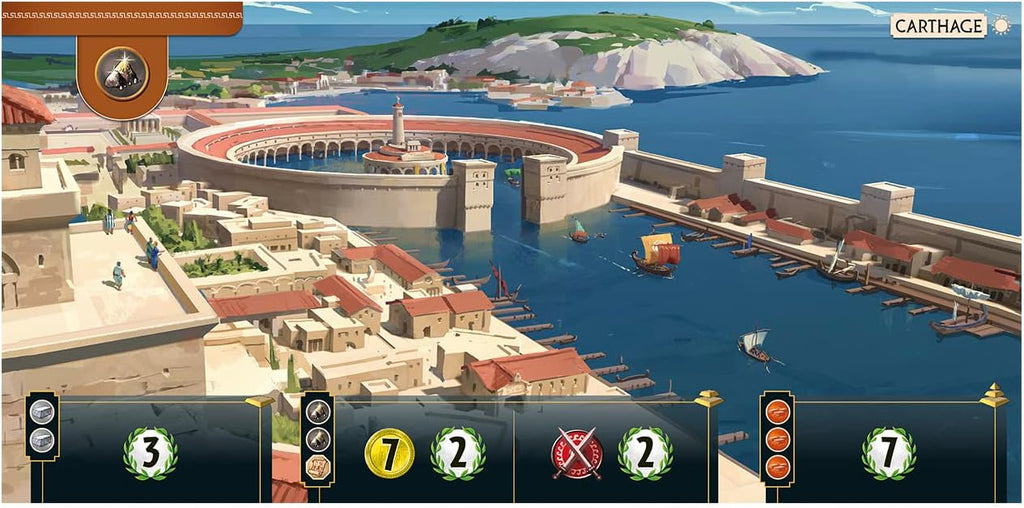Toggle the sun day-side icon
Image resolution: width=1024 pixels, height=508 pixels.
(1000, 26)
